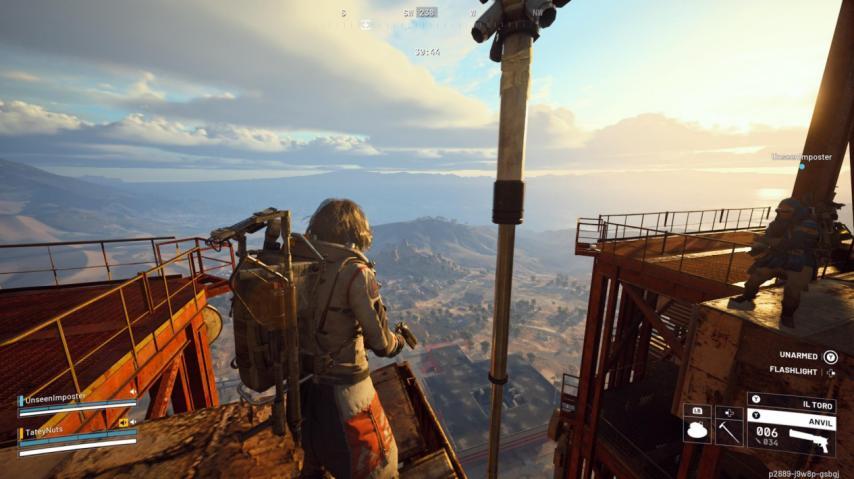
Task: Click the UnseenImposter teammate name tag
Action: tap(801, 157)
